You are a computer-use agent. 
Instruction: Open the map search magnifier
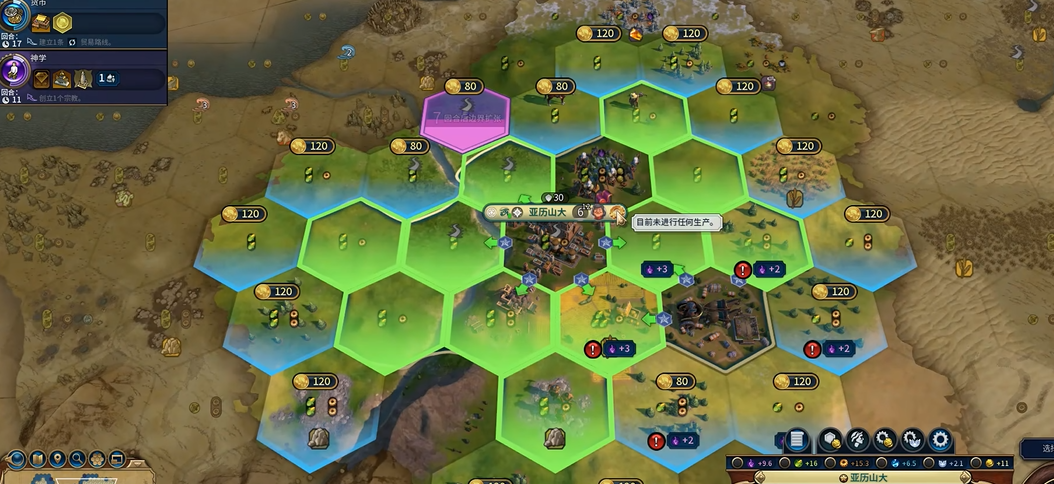coord(77,459)
